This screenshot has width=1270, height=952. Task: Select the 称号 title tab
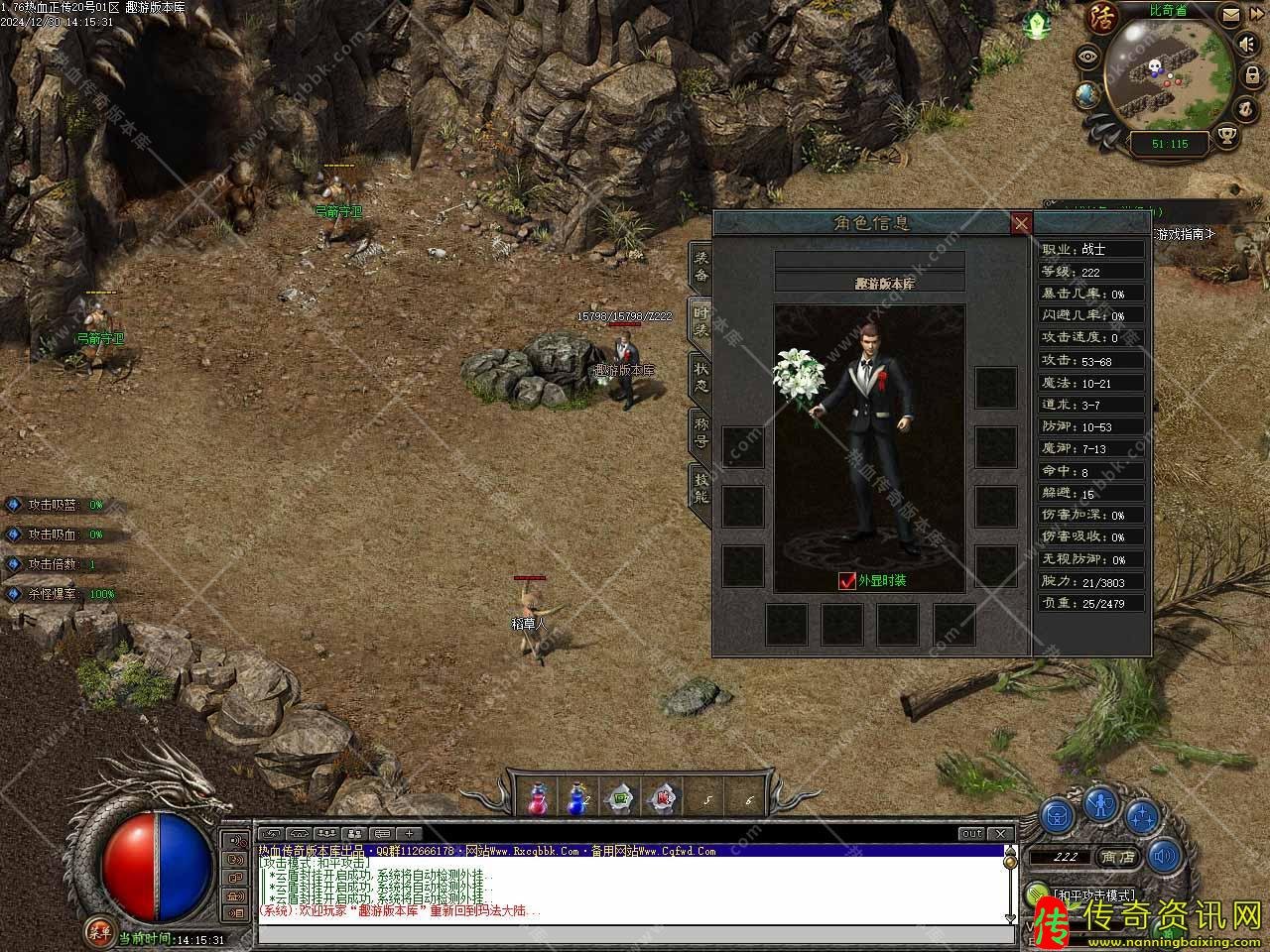coord(700,432)
